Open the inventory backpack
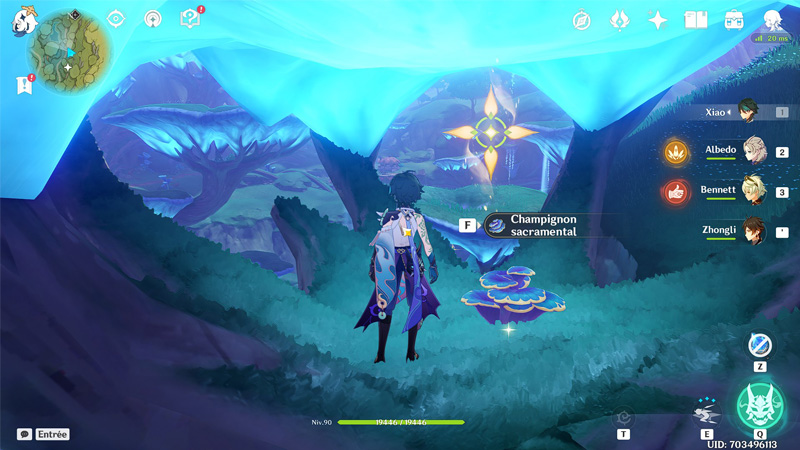 733,20
